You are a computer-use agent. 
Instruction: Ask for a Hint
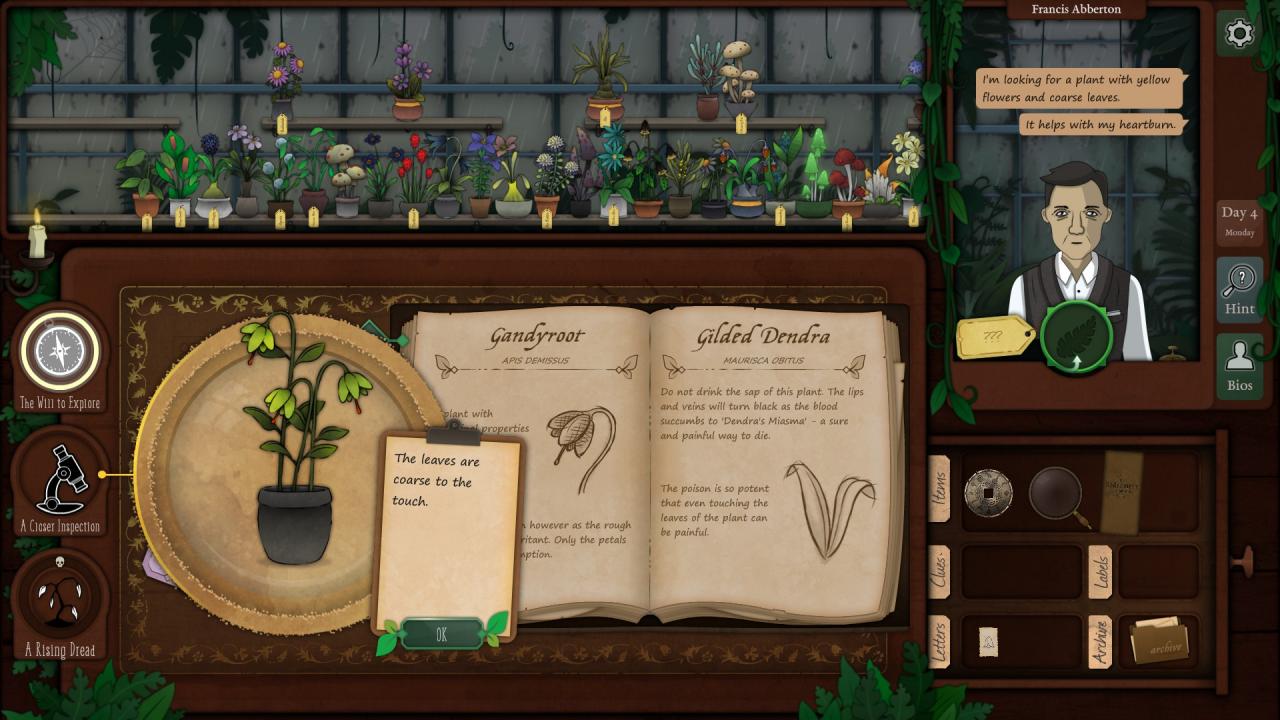tap(1239, 289)
